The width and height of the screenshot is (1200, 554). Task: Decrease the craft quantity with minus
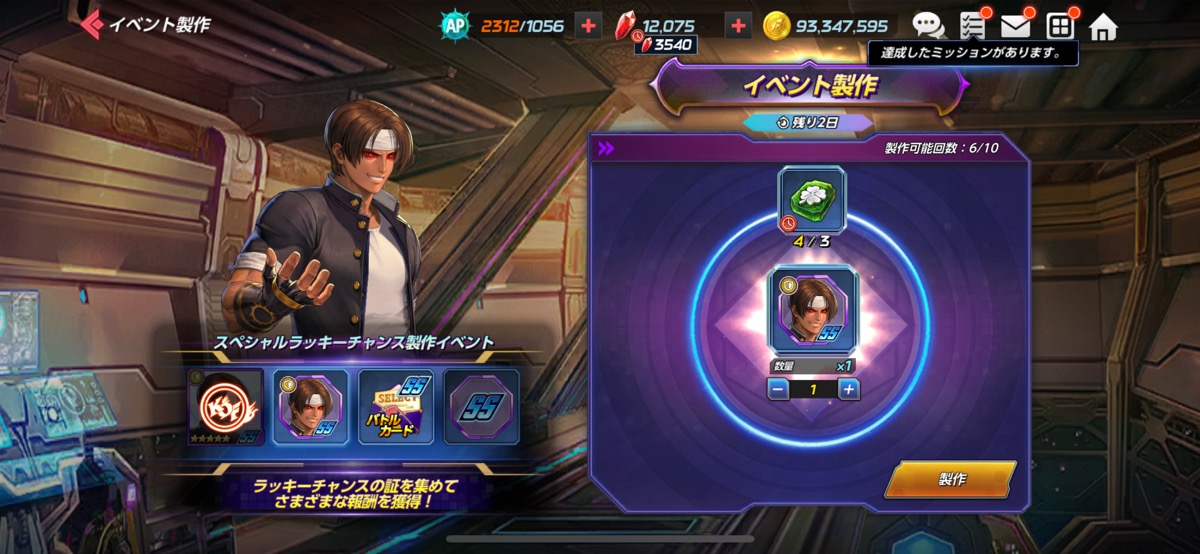click(779, 389)
